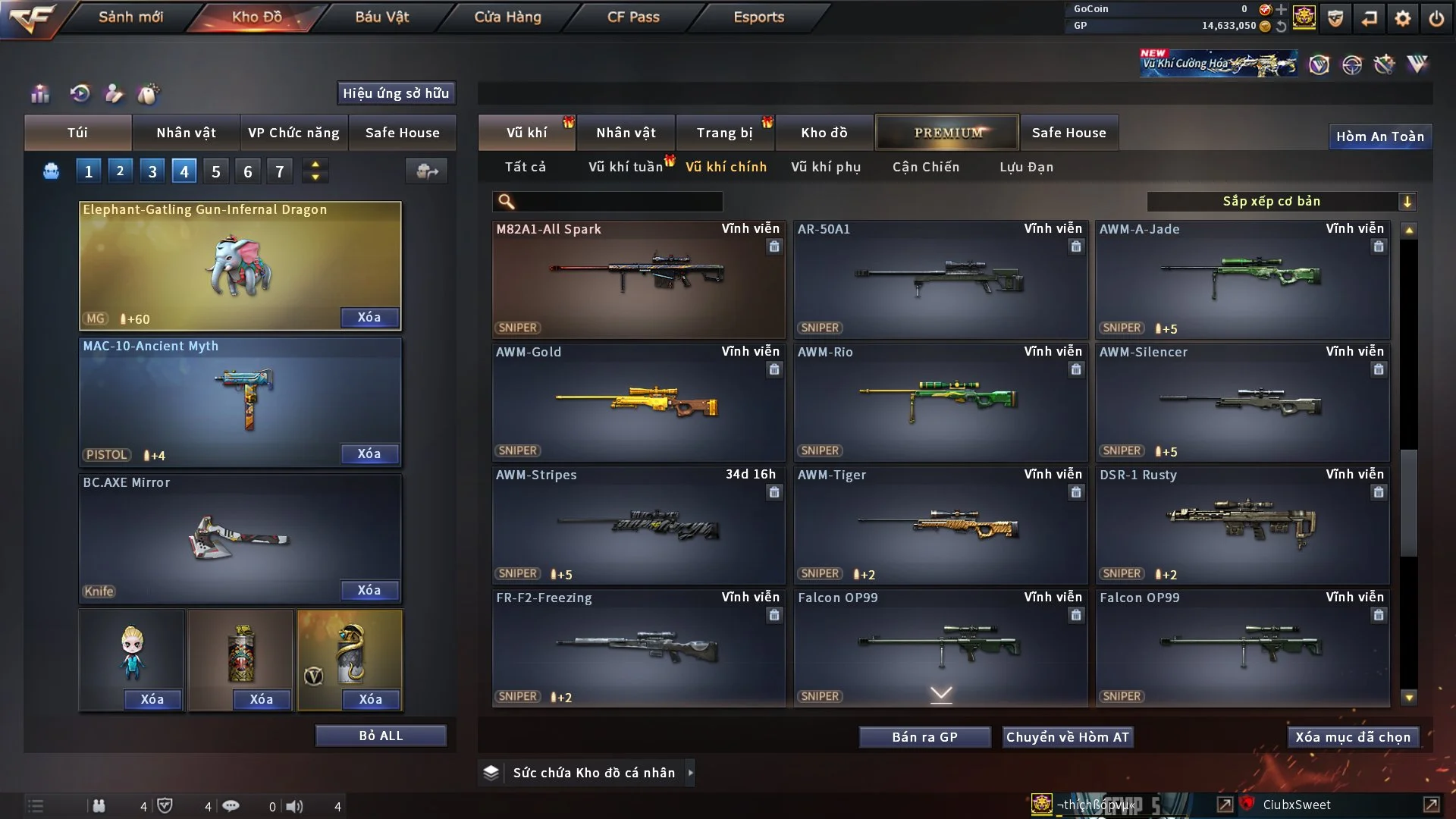
Task: Show the Cận Chiến weapons filter
Action: tap(925, 167)
